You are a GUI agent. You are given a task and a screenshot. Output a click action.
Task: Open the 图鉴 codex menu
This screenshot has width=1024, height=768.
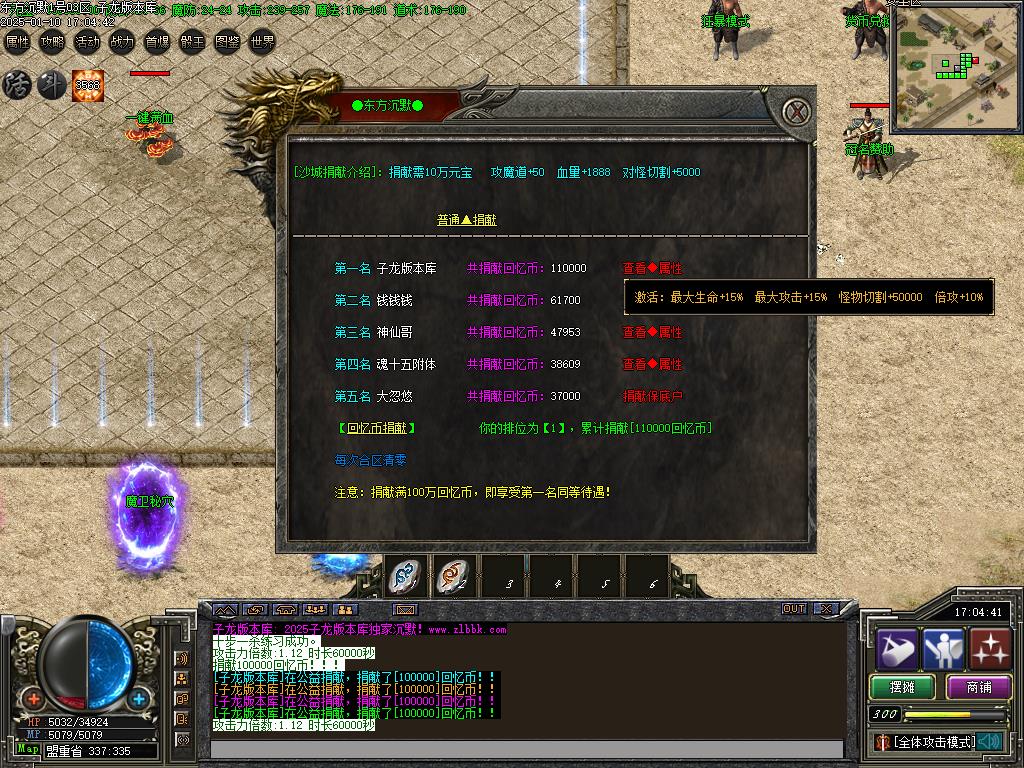pos(227,42)
